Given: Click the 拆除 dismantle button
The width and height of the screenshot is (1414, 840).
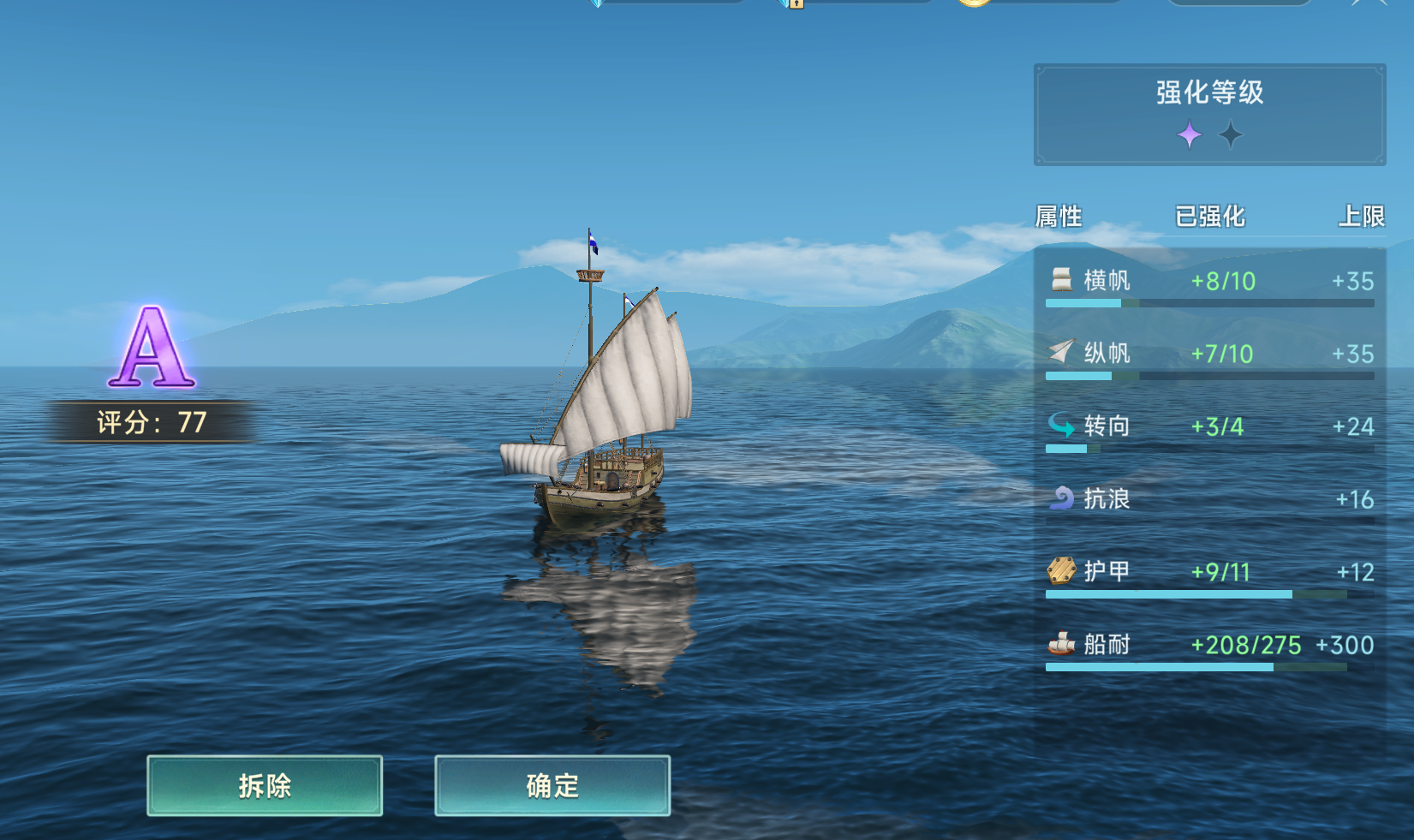Looking at the screenshot, I should pyautogui.click(x=265, y=785).
